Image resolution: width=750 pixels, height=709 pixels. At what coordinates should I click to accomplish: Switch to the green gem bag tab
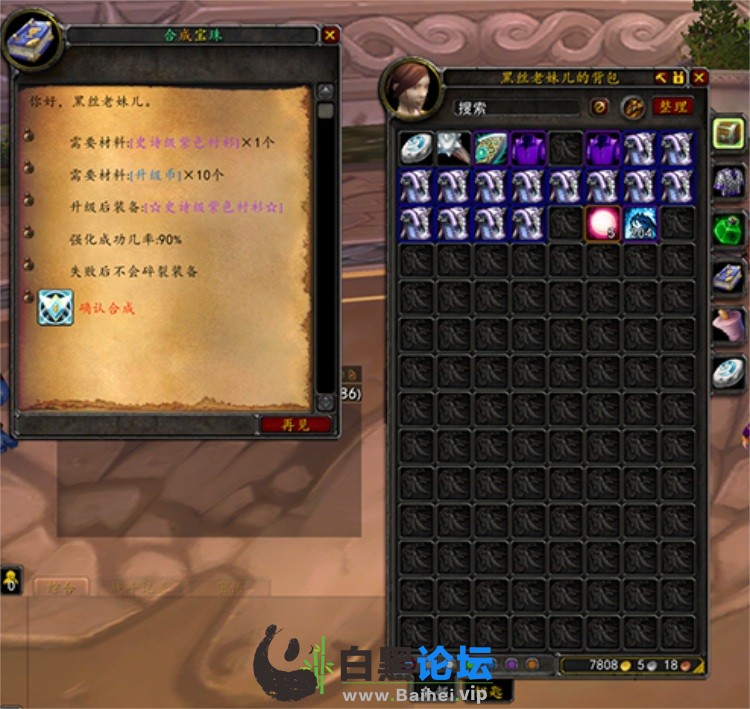(x=728, y=229)
